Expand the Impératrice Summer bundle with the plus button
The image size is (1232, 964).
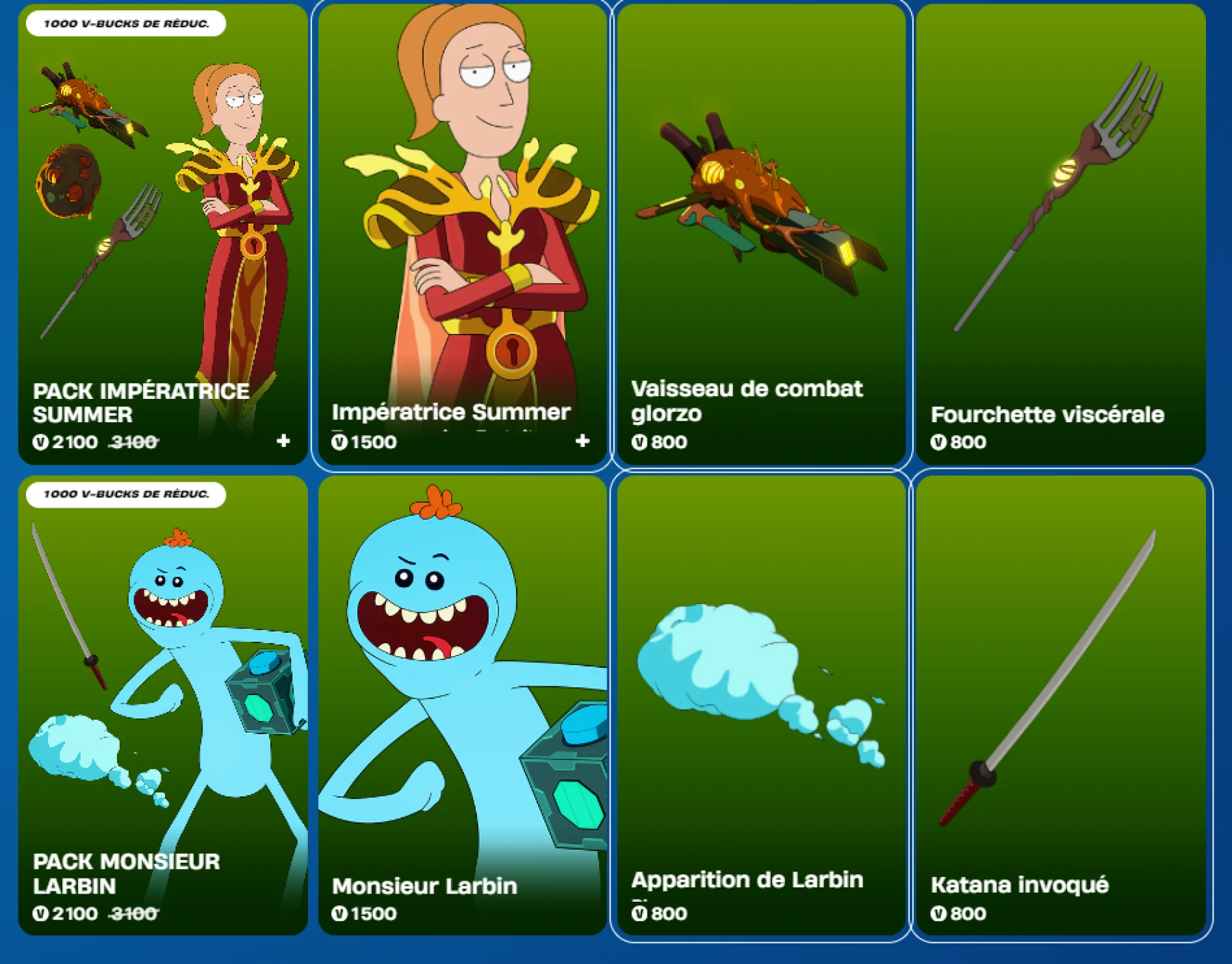(x=583, y=441)
